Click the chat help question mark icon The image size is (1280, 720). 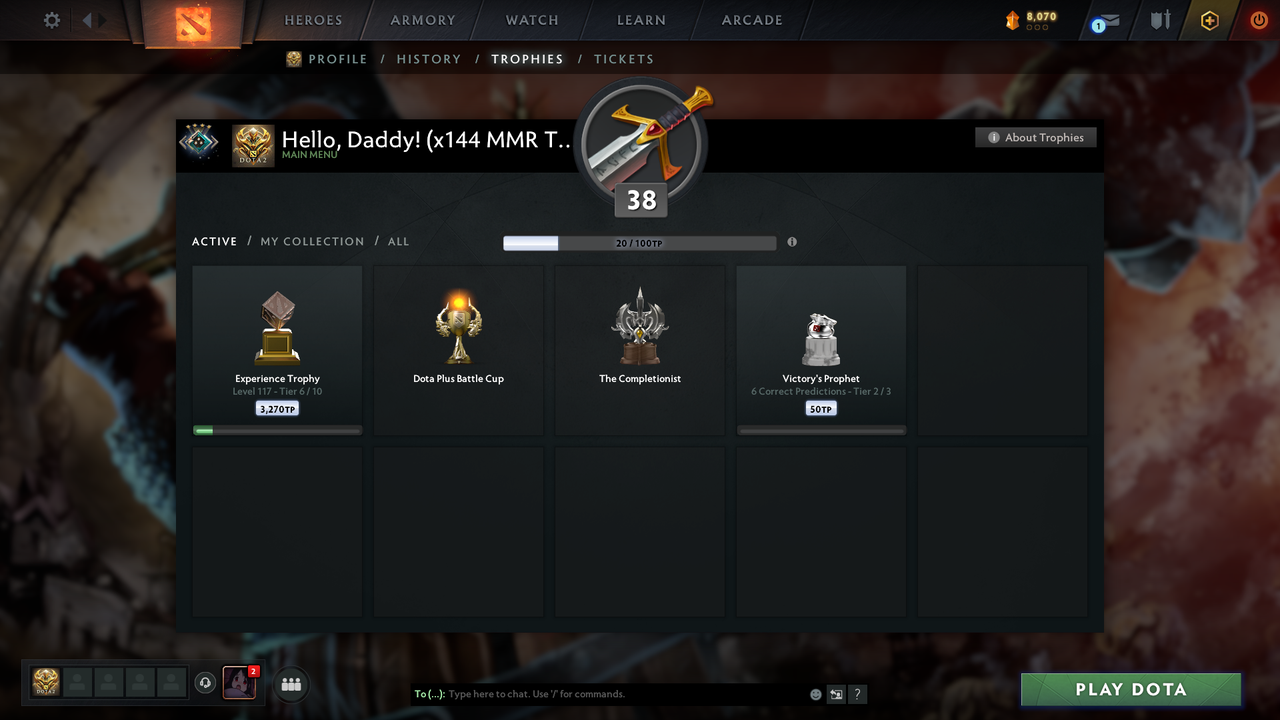[857, 693]
